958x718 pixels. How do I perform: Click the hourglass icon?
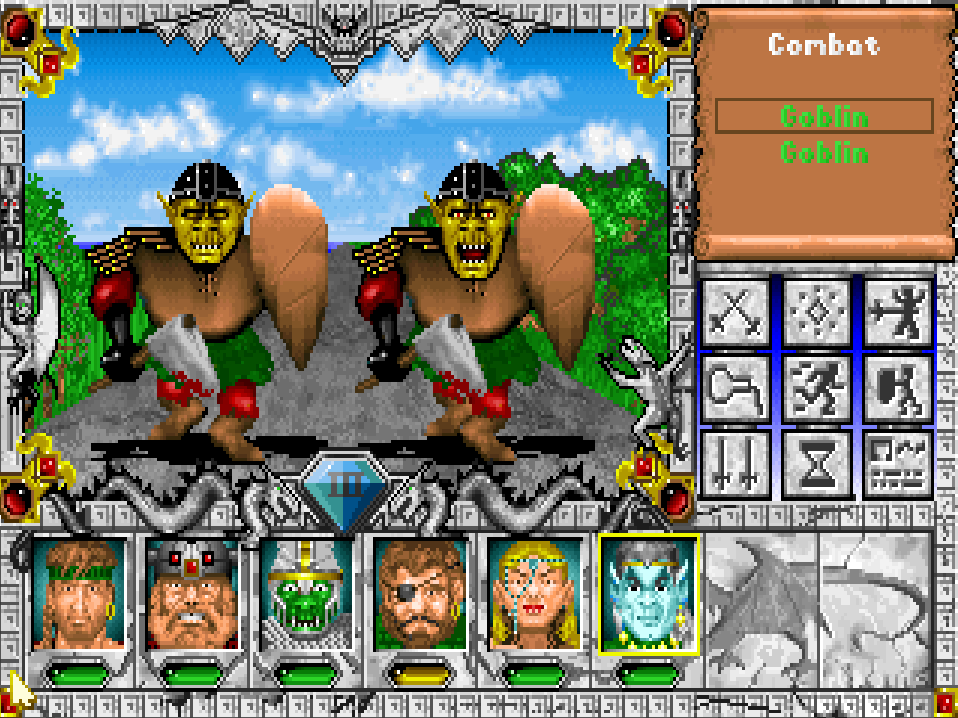point(817,464)
